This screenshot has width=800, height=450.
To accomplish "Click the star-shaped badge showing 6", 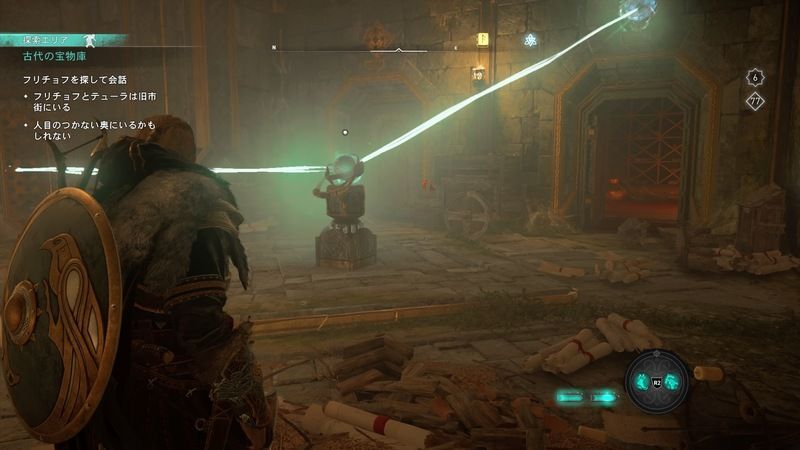I will pos(756,77).
